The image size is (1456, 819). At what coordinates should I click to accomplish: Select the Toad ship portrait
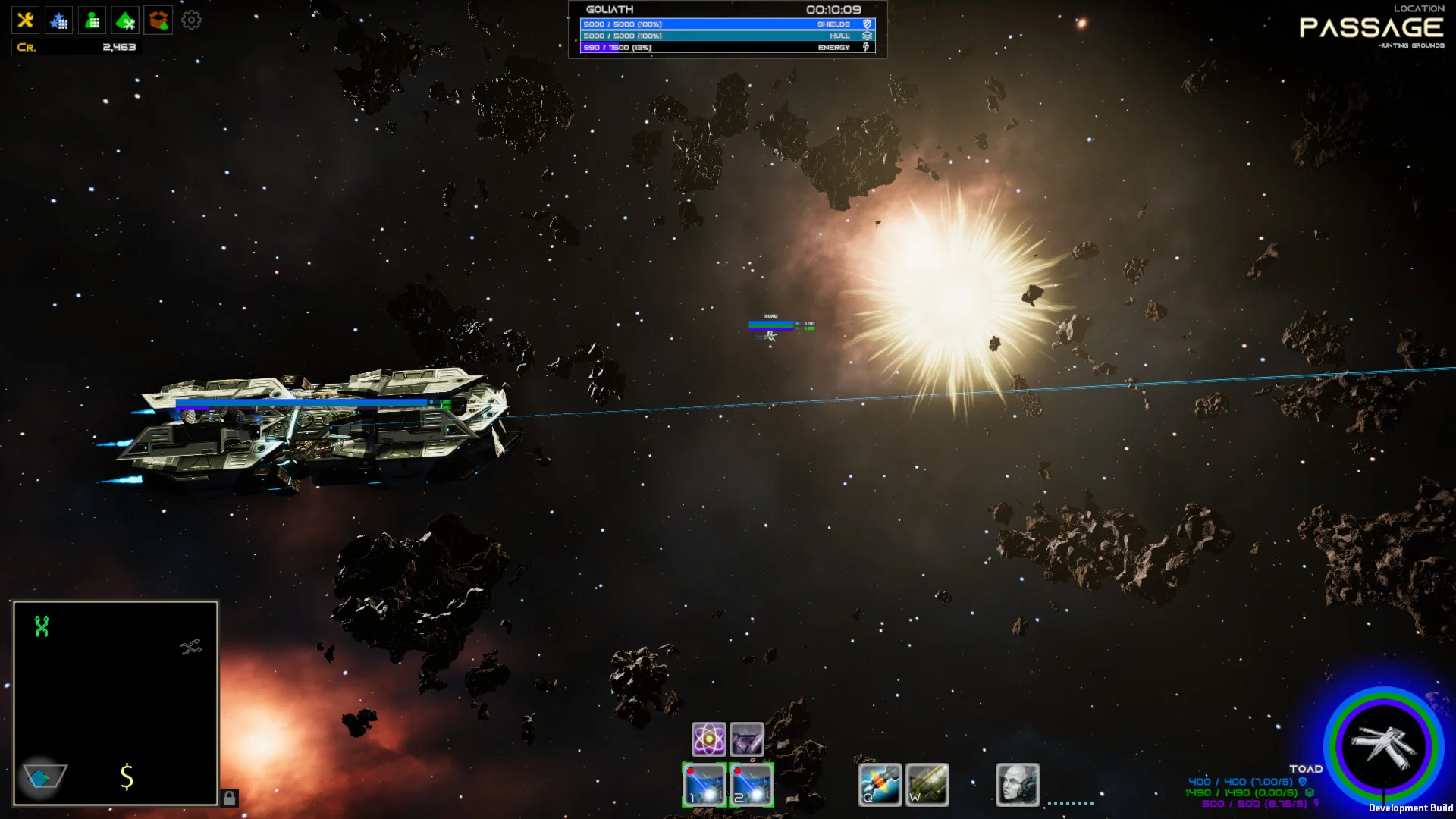coord(1384,746)
